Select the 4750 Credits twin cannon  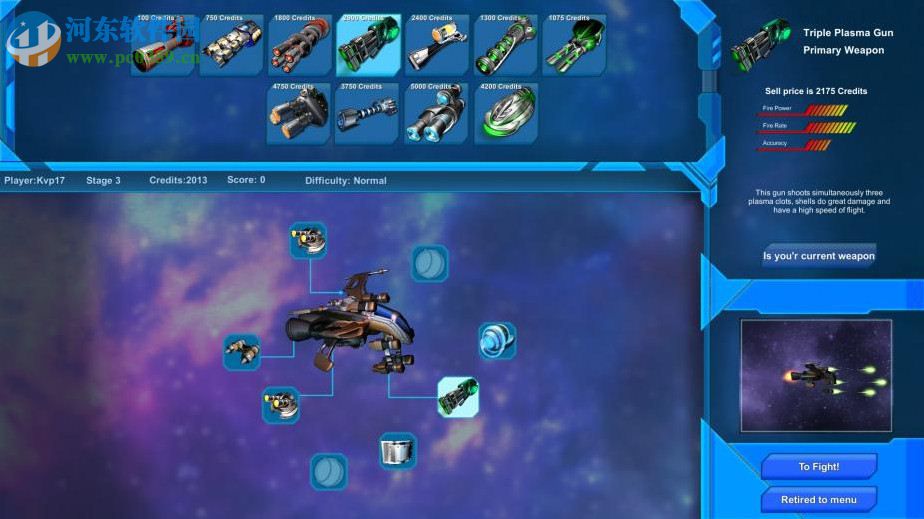[298, 114]
